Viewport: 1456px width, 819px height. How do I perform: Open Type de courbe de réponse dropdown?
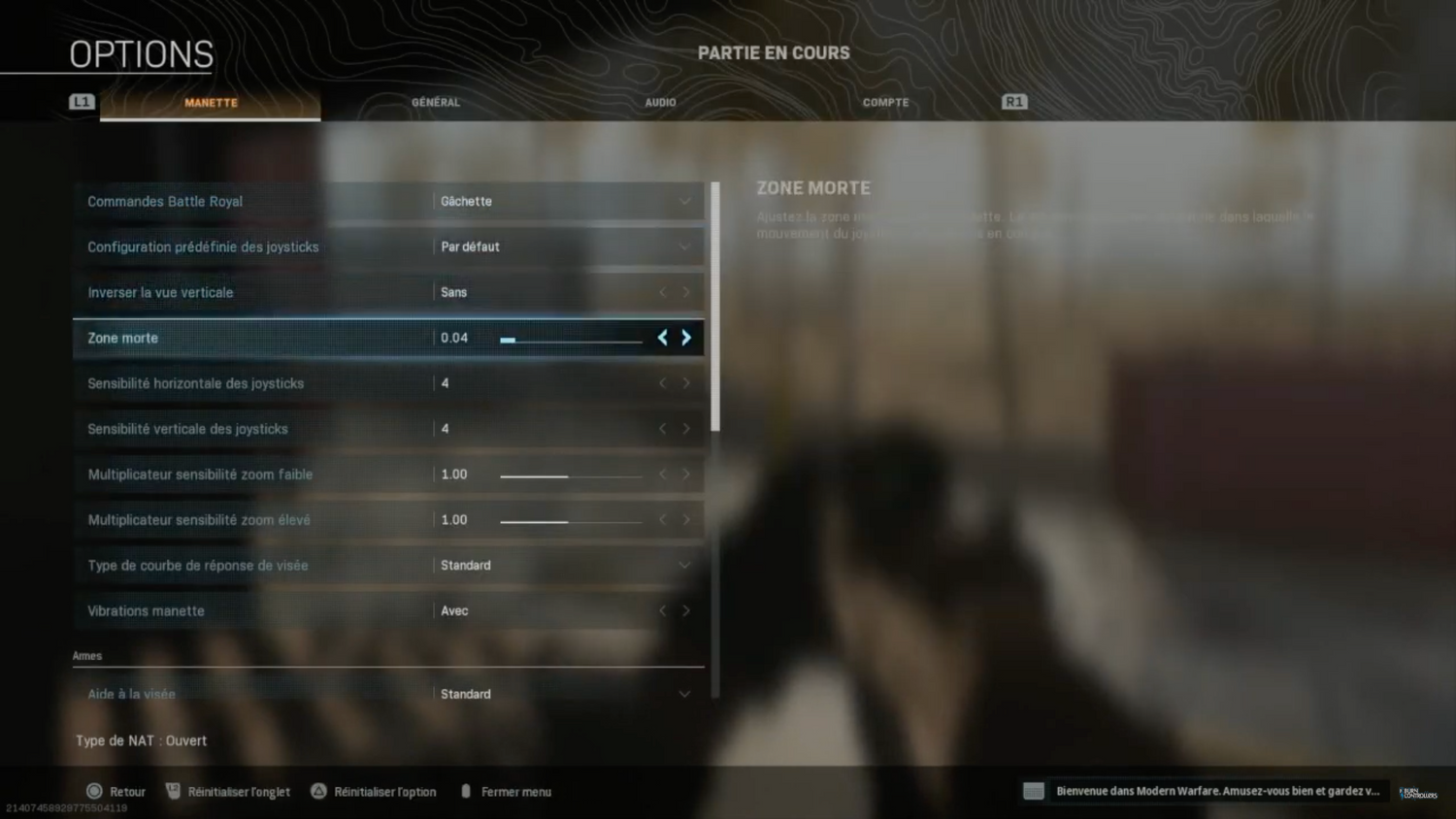point(567,566)
